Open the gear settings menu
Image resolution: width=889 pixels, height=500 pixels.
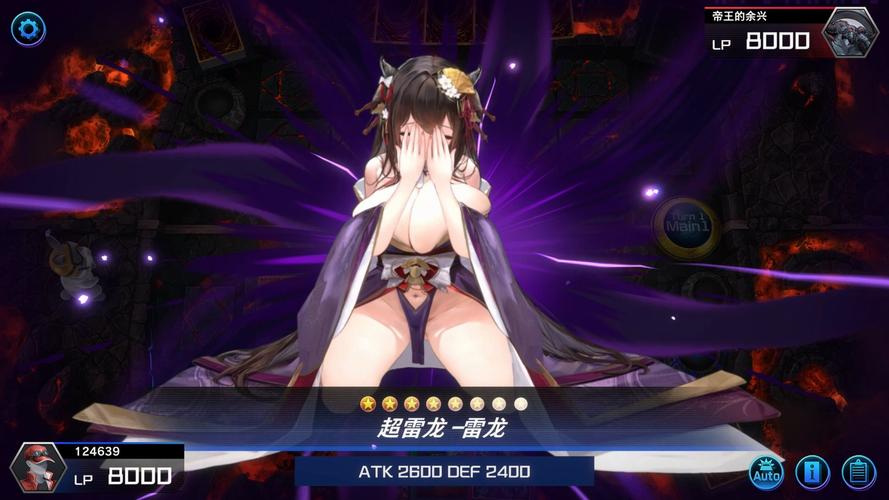click(28, 28)
